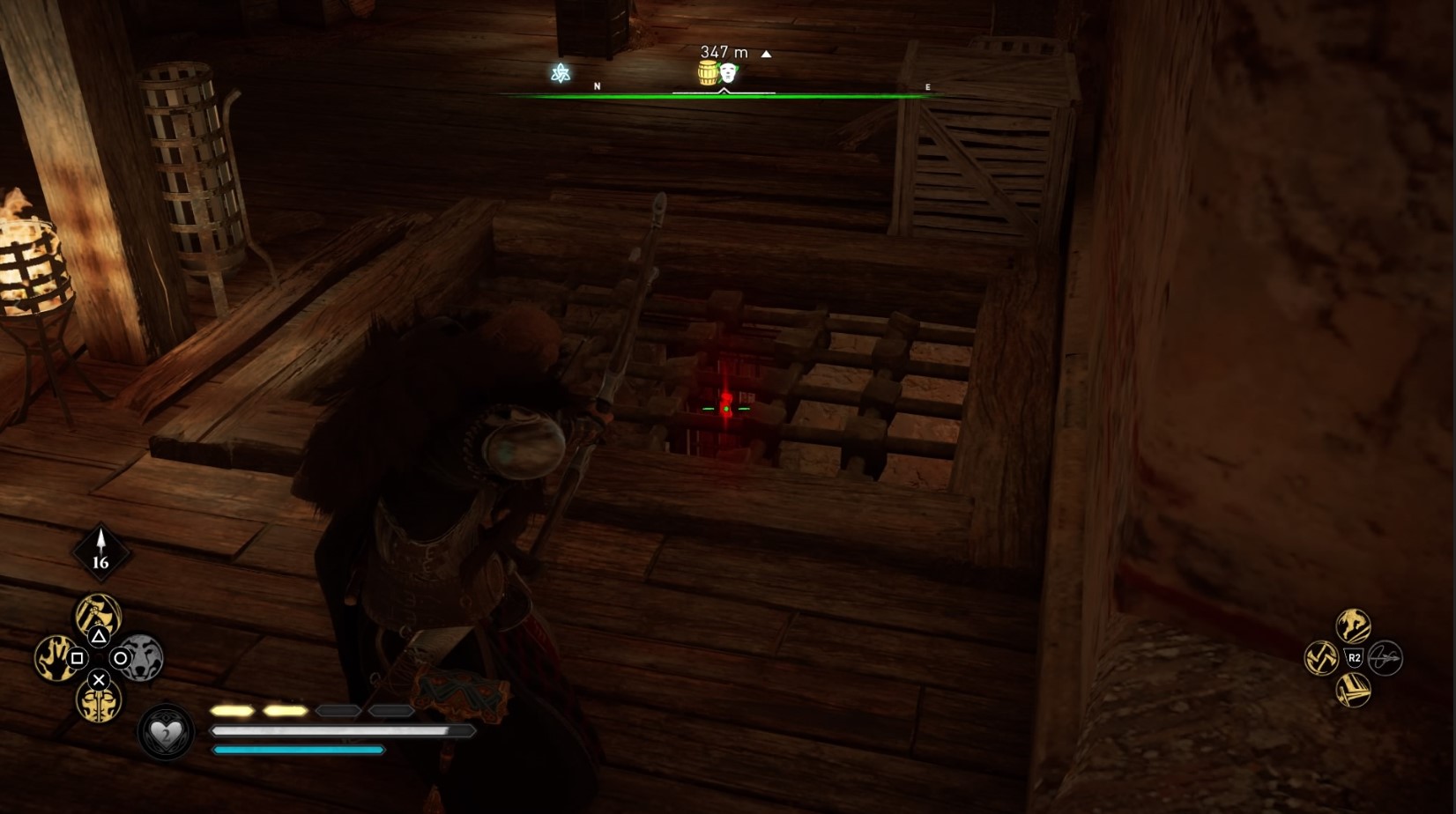Toggle the inactive harpoon arrow ability on the right
Screen dimensions: 1456x814
tap(1385, 659)
